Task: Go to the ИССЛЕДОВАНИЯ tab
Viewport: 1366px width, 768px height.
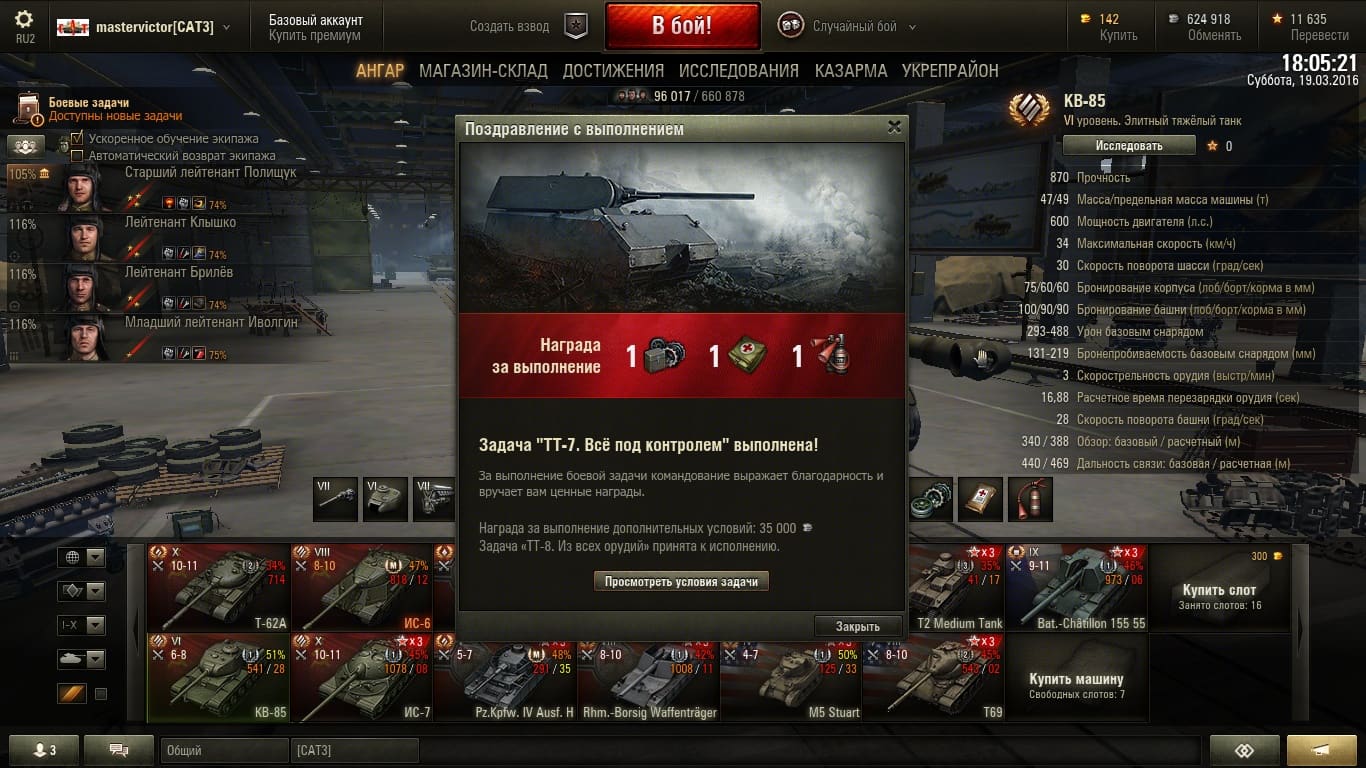Action: point(738,71)
